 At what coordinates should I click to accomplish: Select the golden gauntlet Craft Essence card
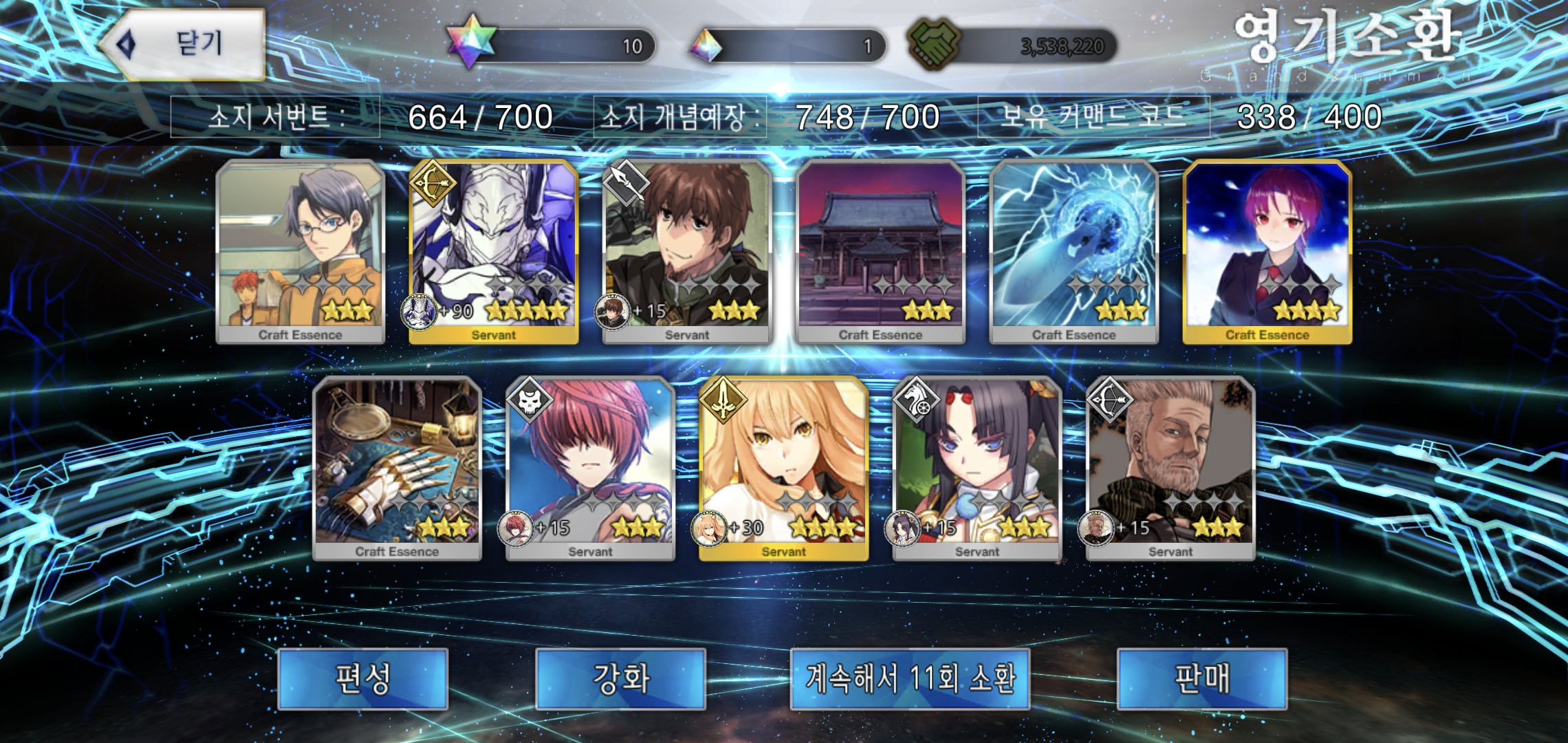[x=397, y=469]
